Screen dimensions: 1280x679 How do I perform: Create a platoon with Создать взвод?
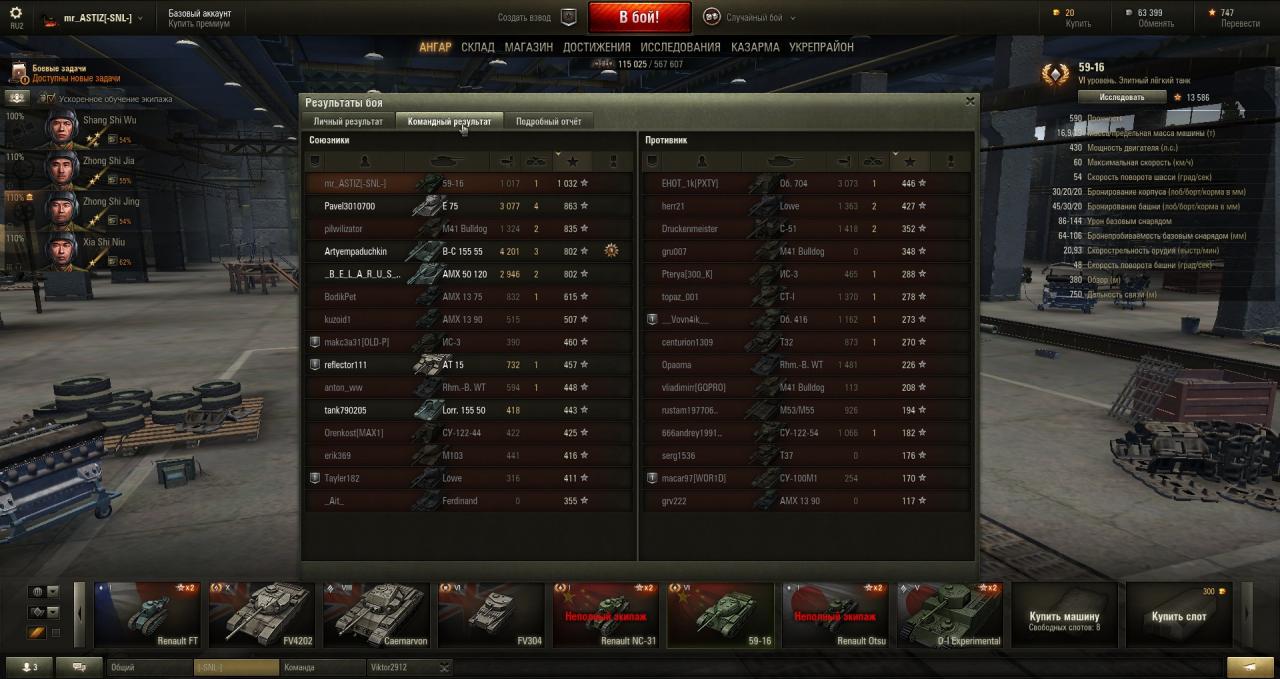click(x=538, y=17)
